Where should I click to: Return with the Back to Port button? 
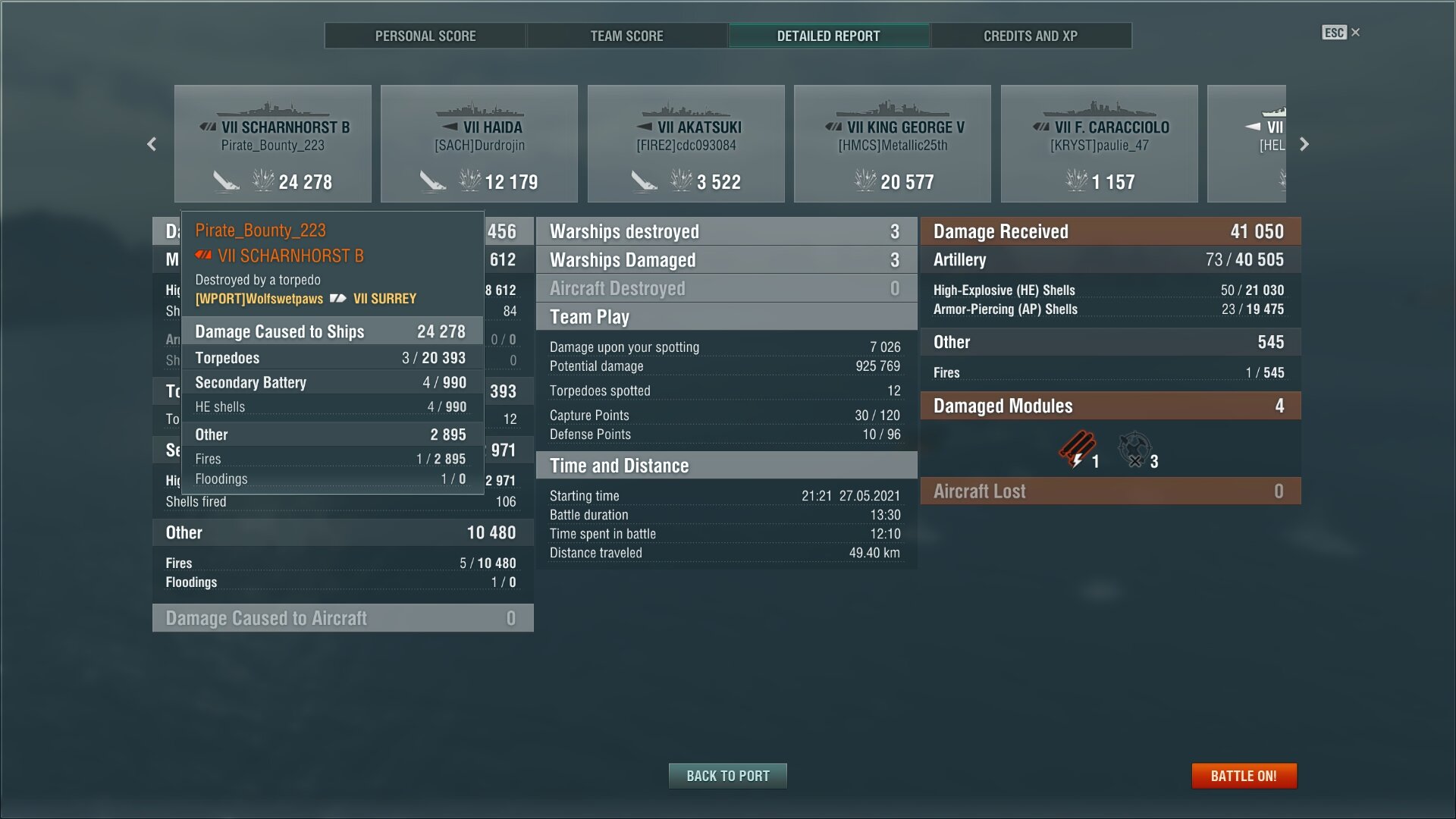[727, 776]
